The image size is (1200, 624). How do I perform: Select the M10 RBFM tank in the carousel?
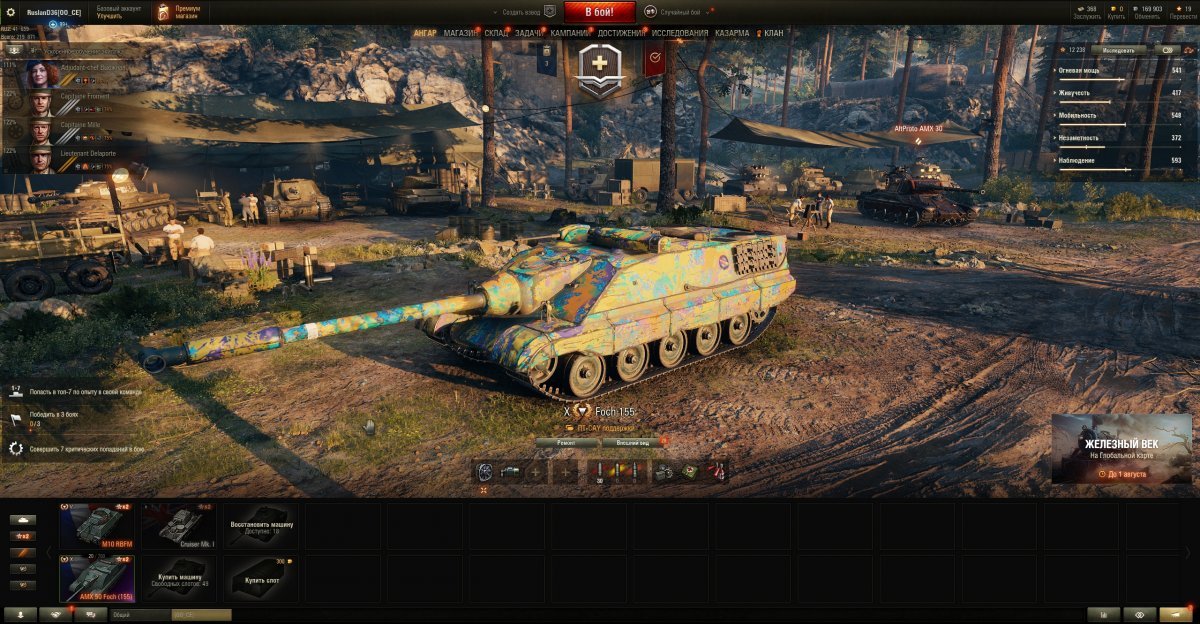pos(97,526)
